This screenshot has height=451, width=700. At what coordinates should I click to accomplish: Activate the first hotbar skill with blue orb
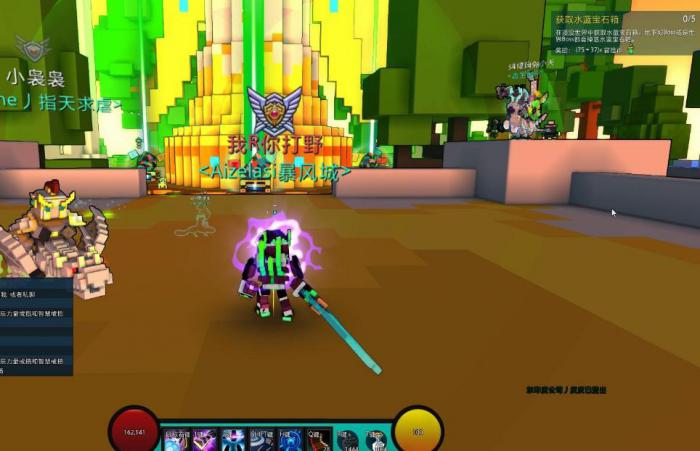pyautogui.click(x=177, y=438)
